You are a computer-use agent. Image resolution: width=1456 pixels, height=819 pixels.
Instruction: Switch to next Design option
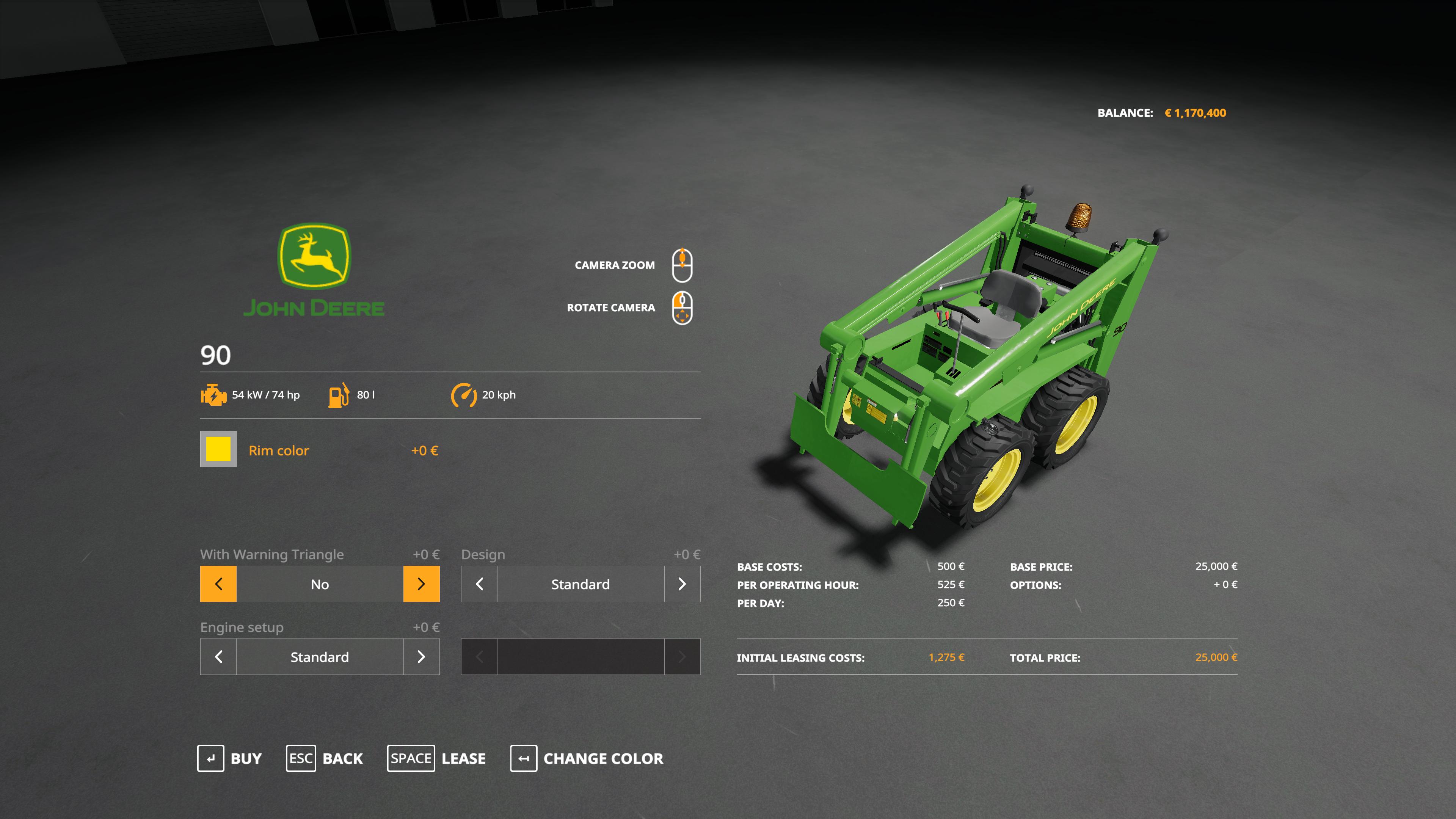click(682, 584)
